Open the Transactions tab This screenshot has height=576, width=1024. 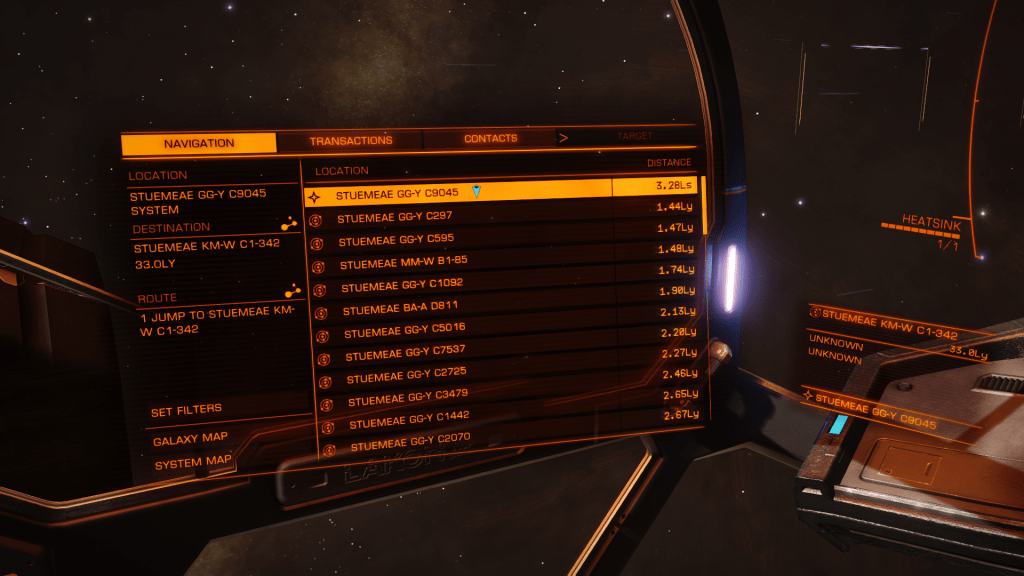click(351, 140)
